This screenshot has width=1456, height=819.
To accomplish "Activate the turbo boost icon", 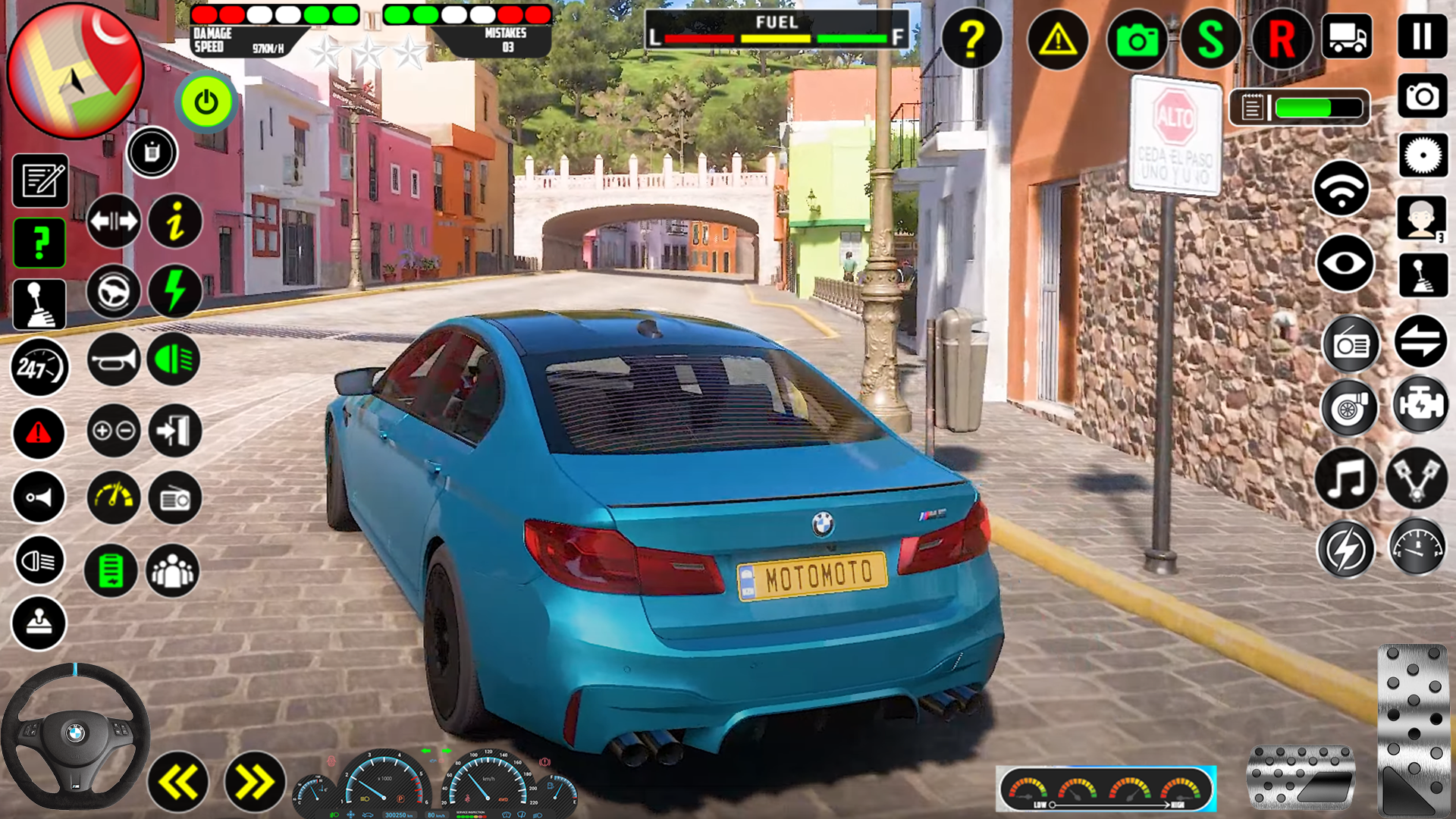I will pos(1349,408).
